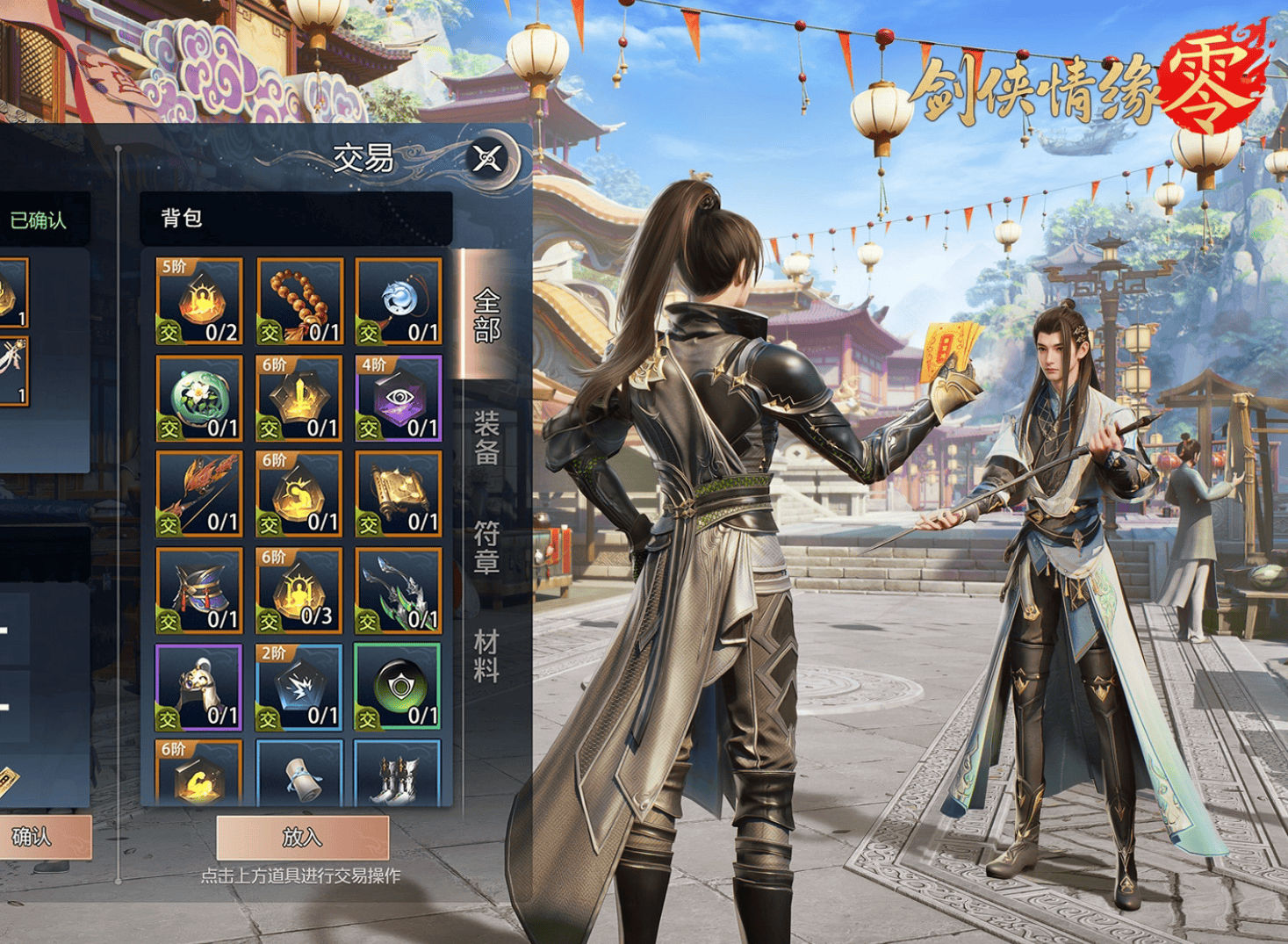Screen dimensions: 1288x944
Task: Select the green orb item slot
Action: 399,687
